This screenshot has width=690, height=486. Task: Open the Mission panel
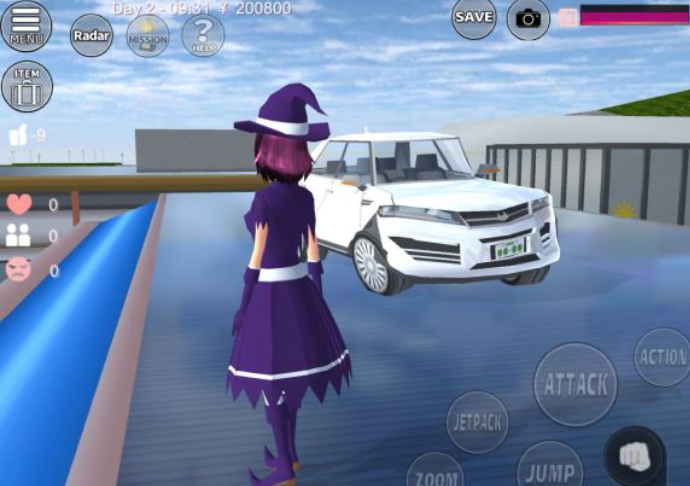coord(147,36)
